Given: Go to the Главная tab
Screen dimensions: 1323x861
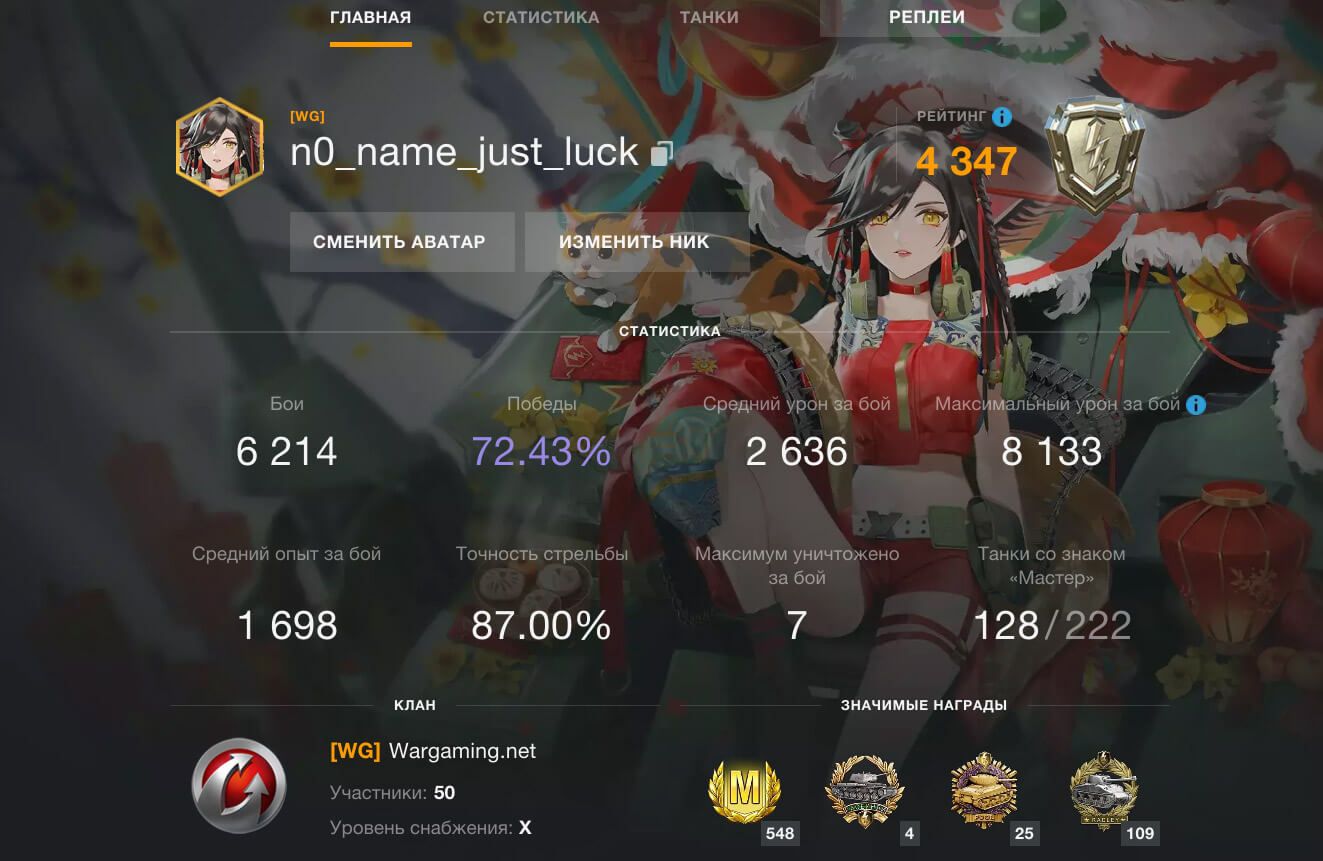Looking at the screenshot, I should pyautogui.click(x=370, y=17).
